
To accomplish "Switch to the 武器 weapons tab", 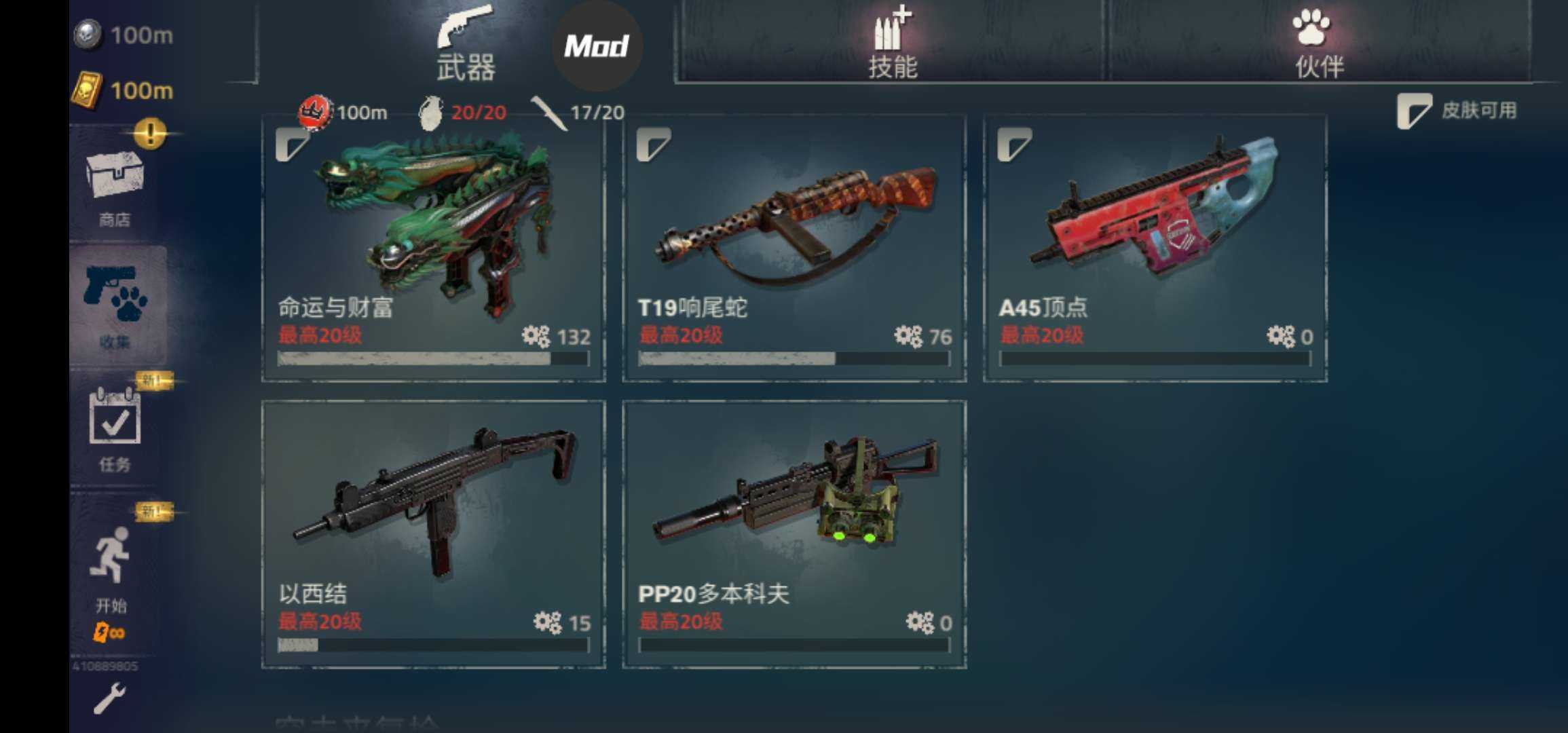I will tap(465, 44).
